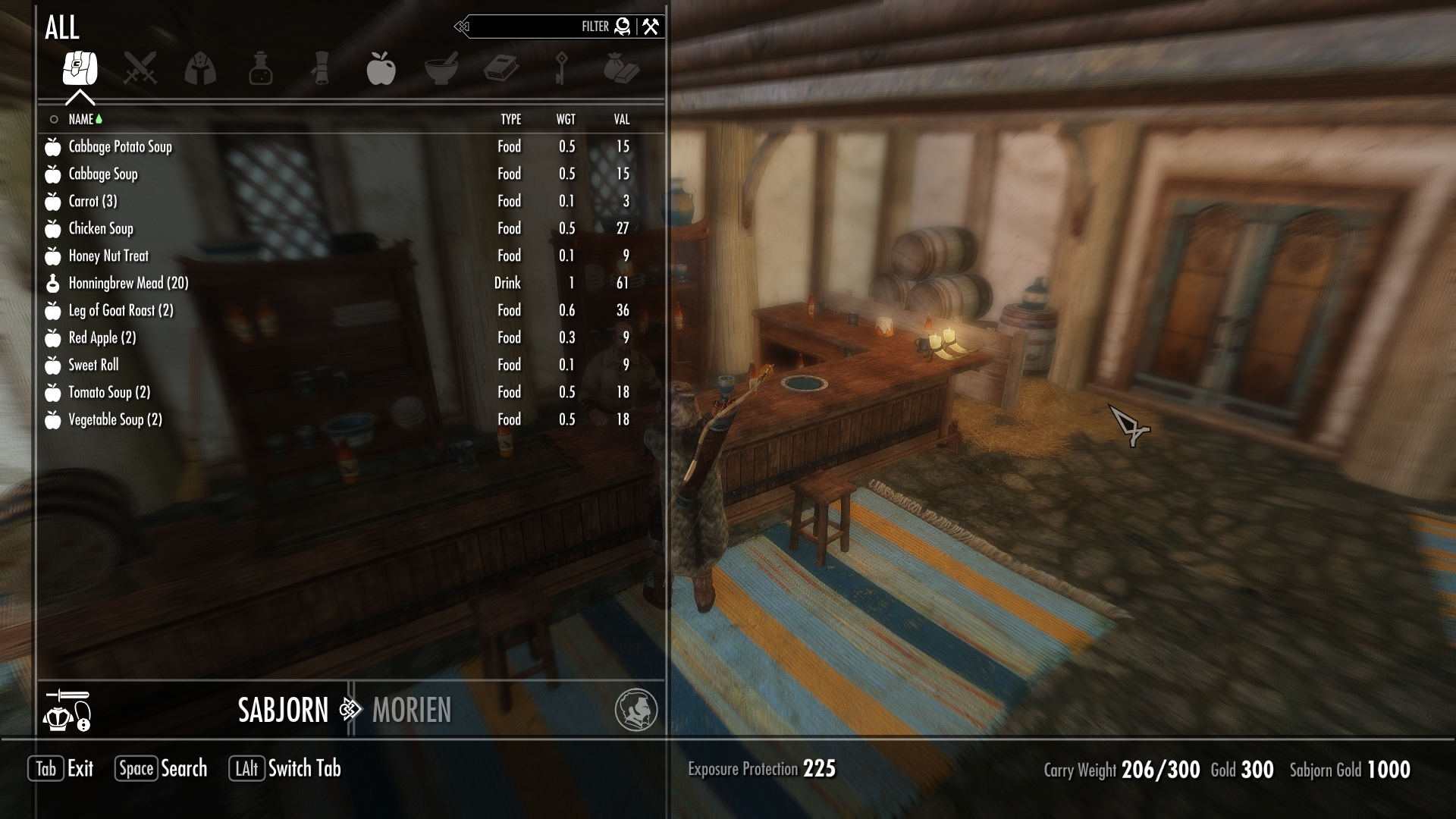This screenshot has height=819, width=1456.
Task: Select the all-items pouch category tab
Action: tap(80, 68)
